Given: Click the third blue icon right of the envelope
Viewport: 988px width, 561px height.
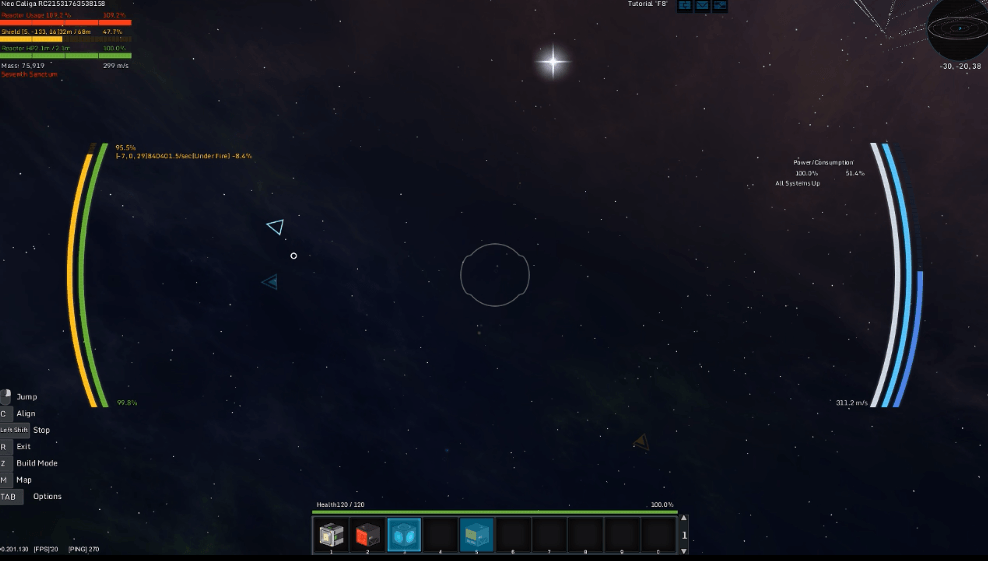Looking at the screenshot, I should click(x=719, y=6).
